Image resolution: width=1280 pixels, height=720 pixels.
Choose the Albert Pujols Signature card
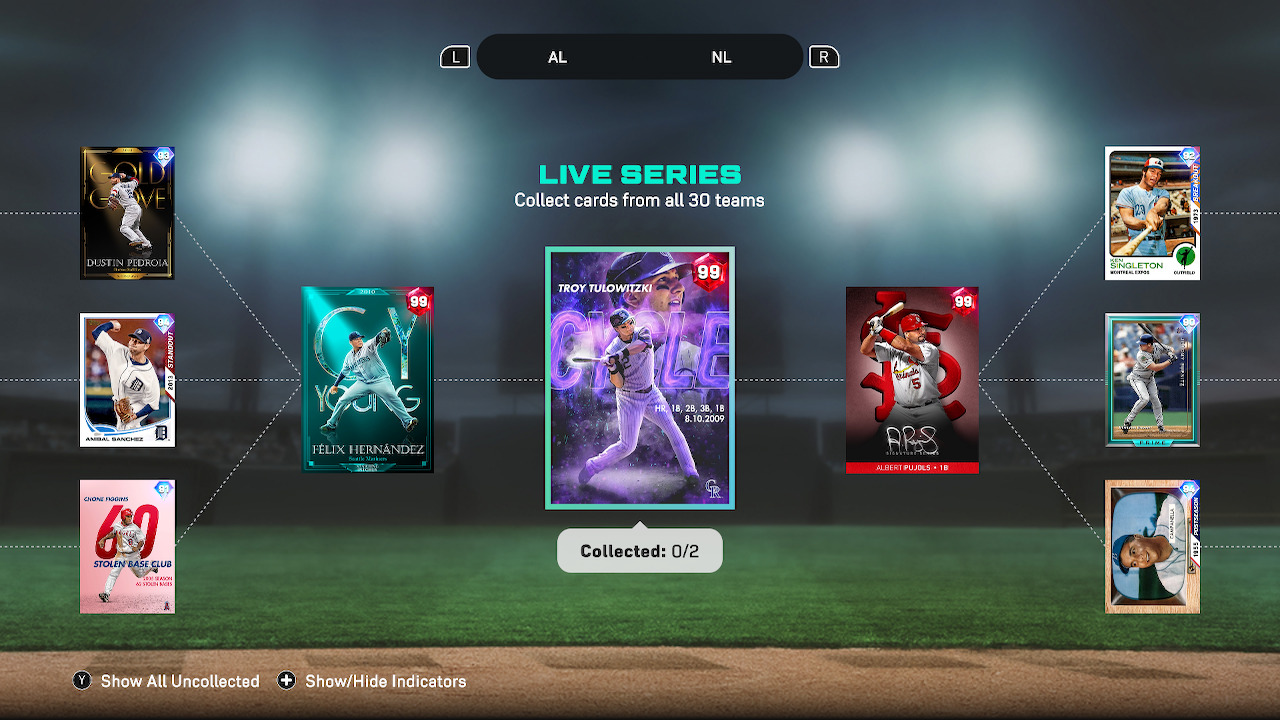(x=912, y=380)
